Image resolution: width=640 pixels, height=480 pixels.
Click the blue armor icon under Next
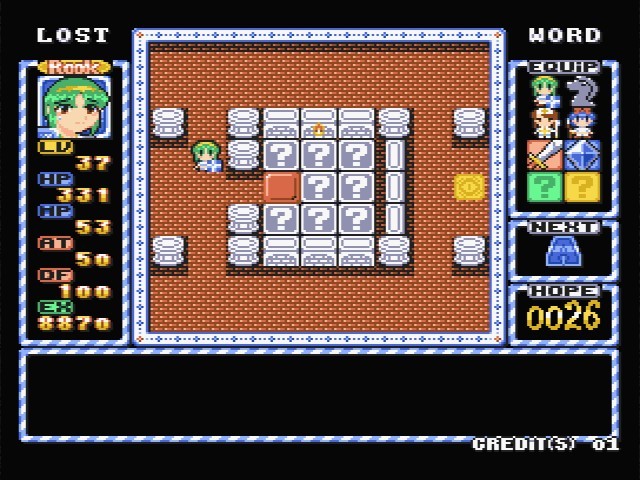coord(562,253)
